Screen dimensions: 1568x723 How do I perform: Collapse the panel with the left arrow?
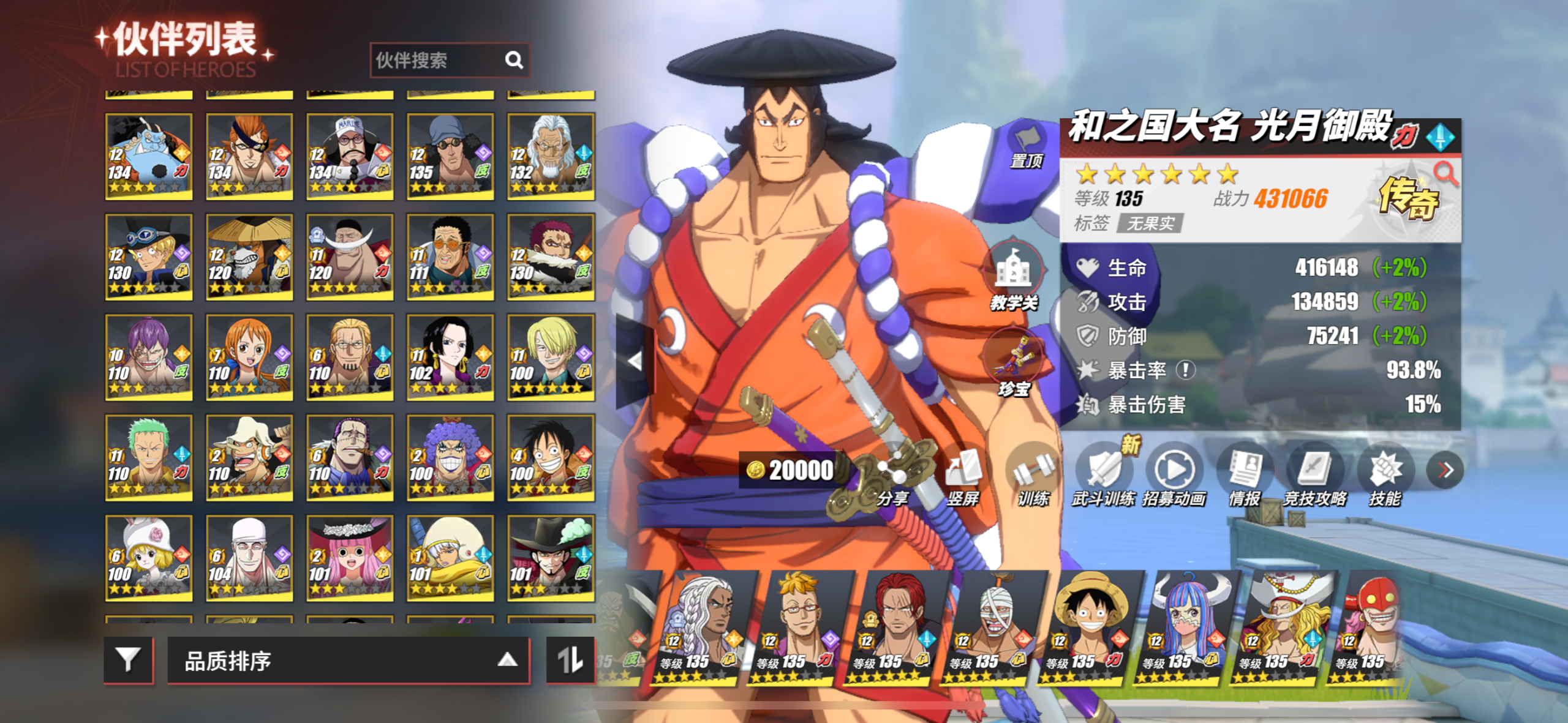635,361
